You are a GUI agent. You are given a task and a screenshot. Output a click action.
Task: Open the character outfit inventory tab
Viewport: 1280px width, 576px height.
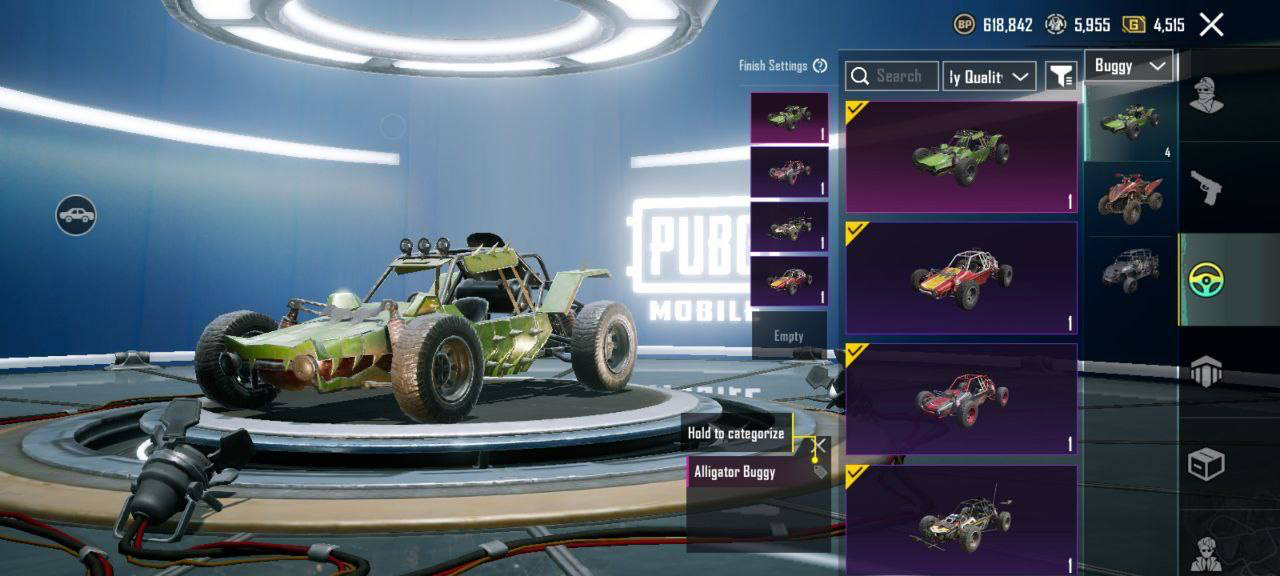(1206, 97)
